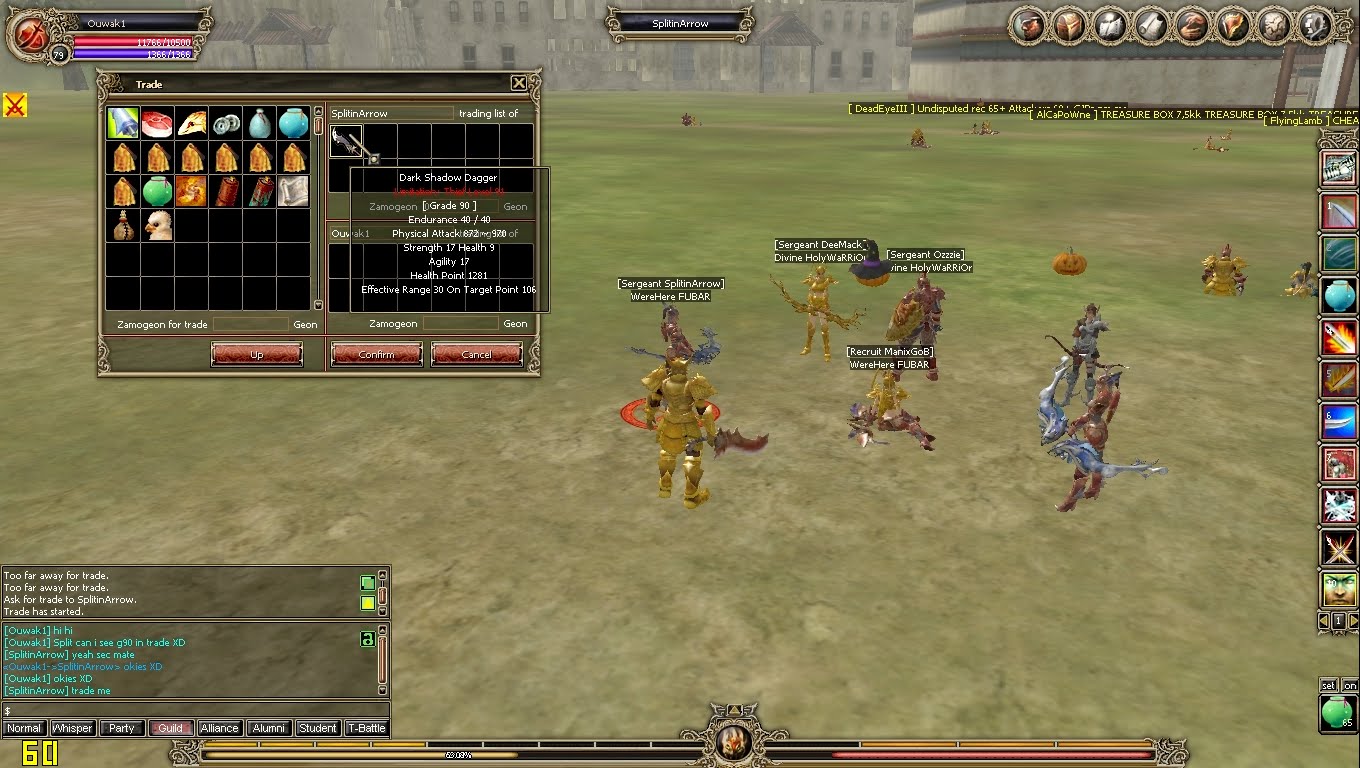The image size is (1360, 768).
Task: Use the teal potion jar quick slot
Action: coord(1339,296)
